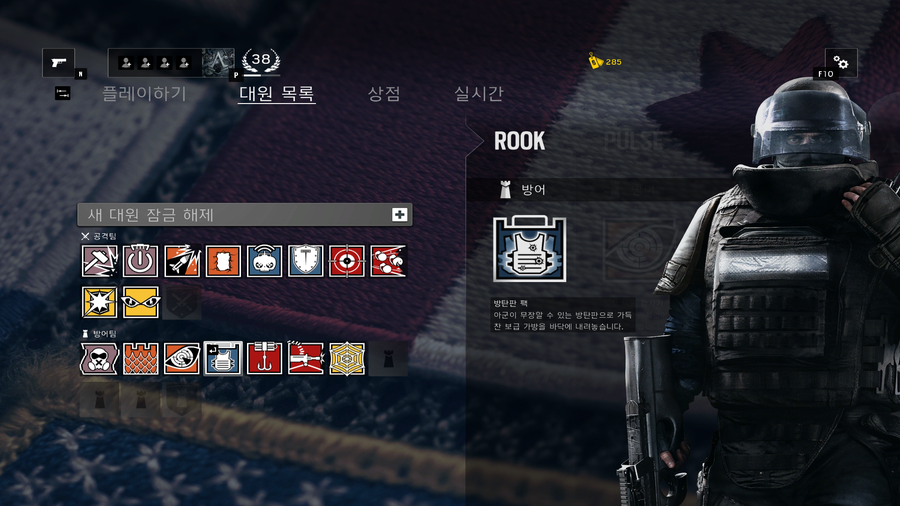This screenshot has height=506, width=900.
Task: Pick Kapkan's red hook trap icon
Action: tap(265, 358)
